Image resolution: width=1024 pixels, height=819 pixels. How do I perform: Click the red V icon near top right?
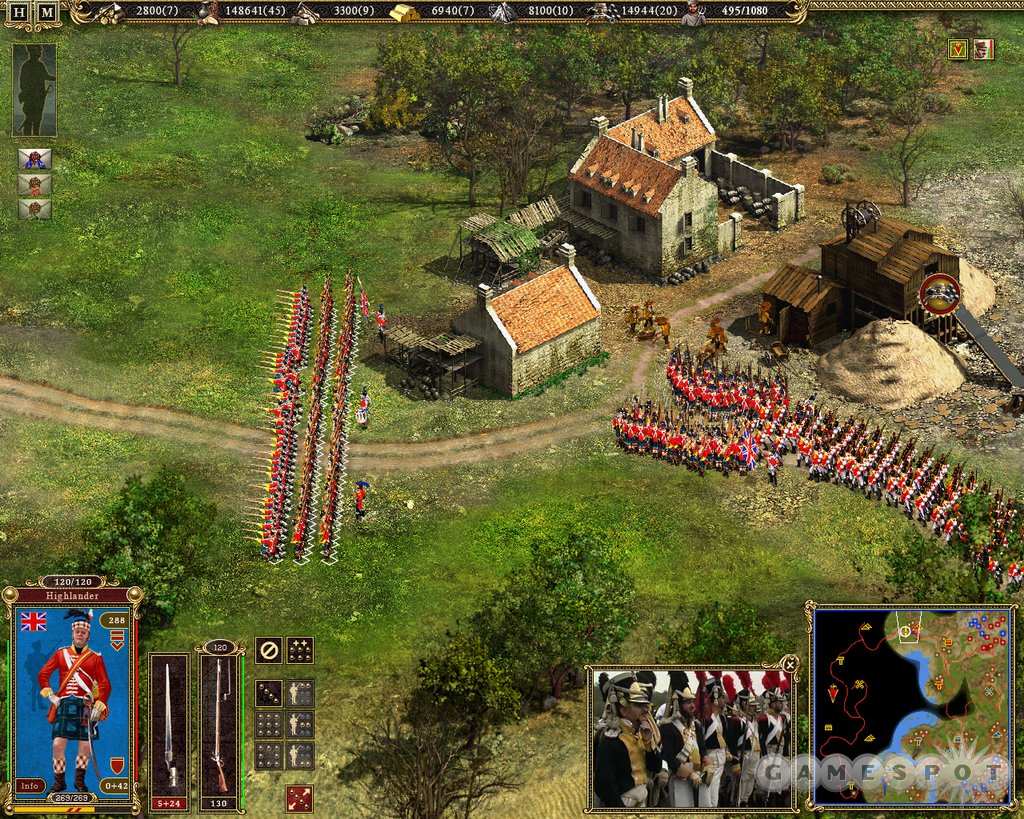[958, 49]
